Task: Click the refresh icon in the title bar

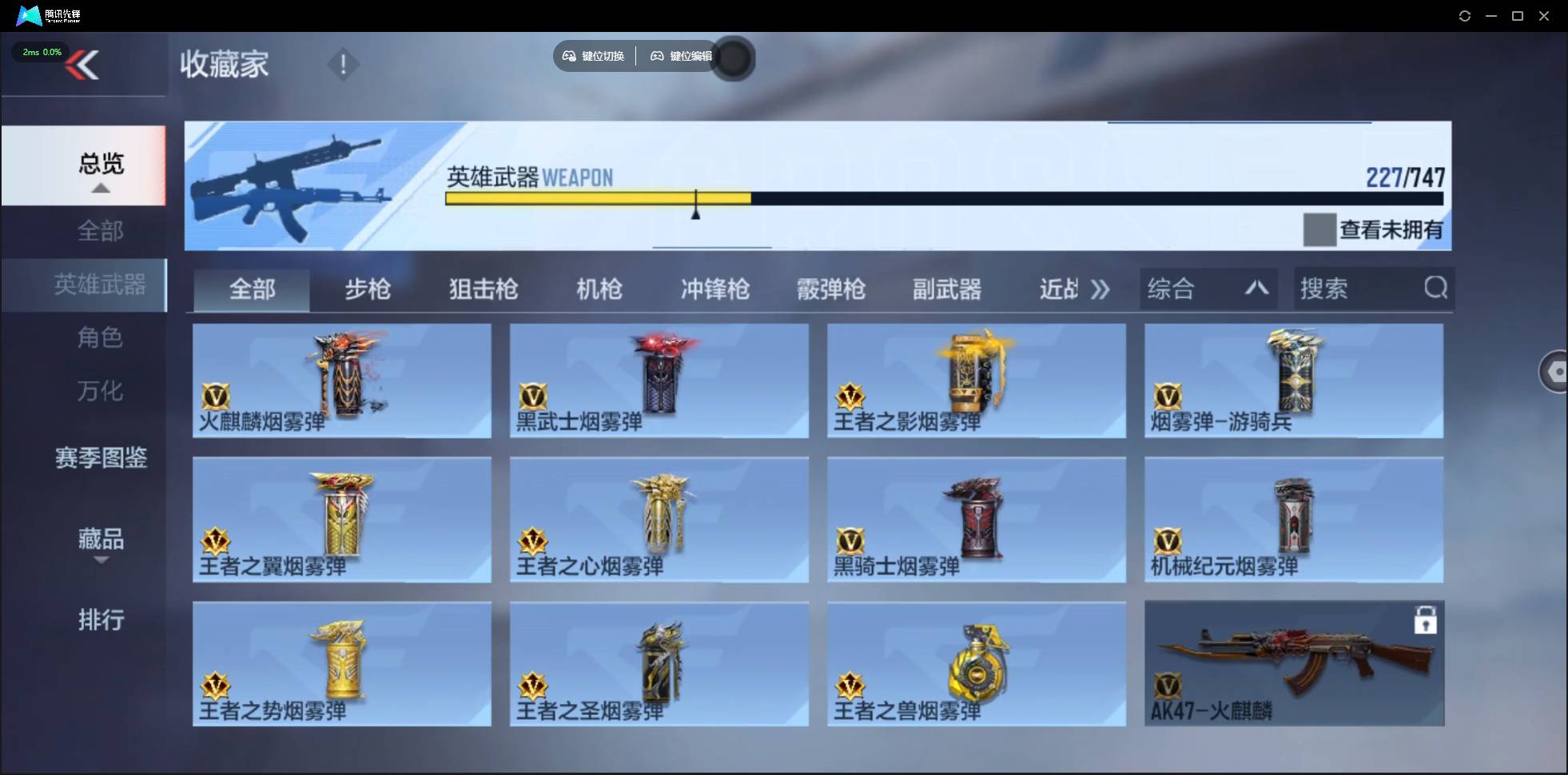Action: [x=1466, y=15]
